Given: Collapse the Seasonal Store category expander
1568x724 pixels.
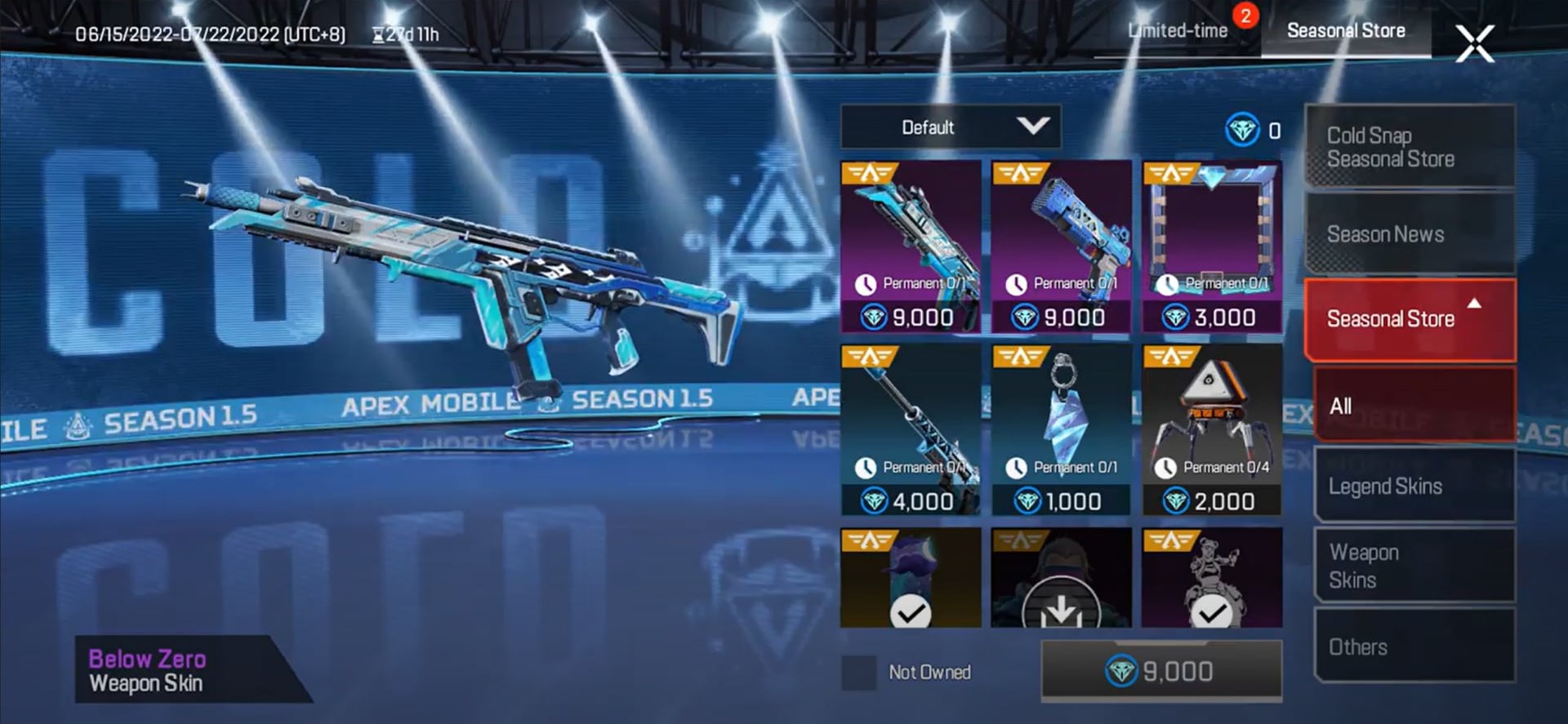Looking at the screenshot, I should (1474, 302).
